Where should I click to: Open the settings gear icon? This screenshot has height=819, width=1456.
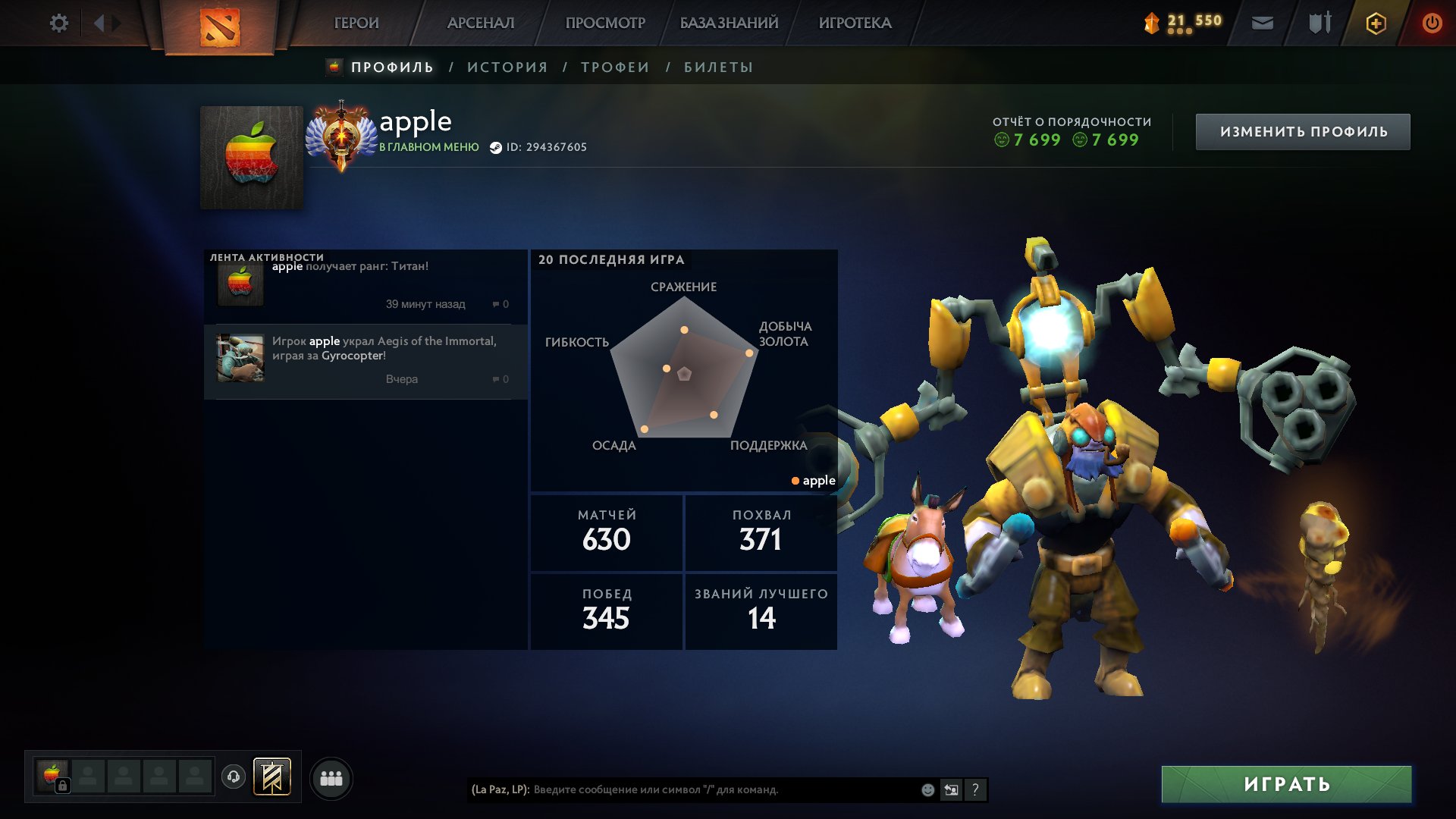pyautogui.click(x=58, y=23)
